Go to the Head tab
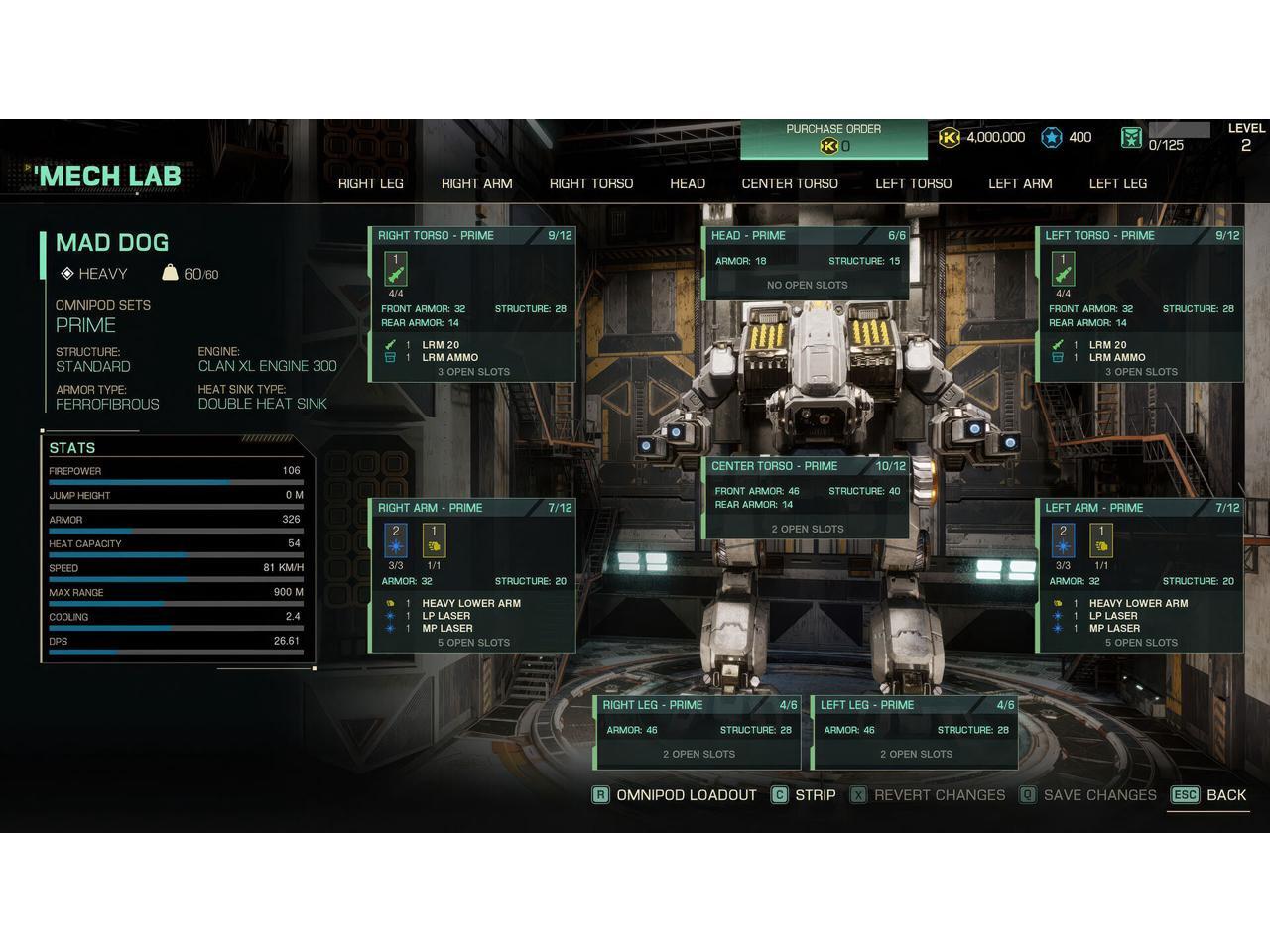The image size is (1270, 952). [x=687, y=183]
